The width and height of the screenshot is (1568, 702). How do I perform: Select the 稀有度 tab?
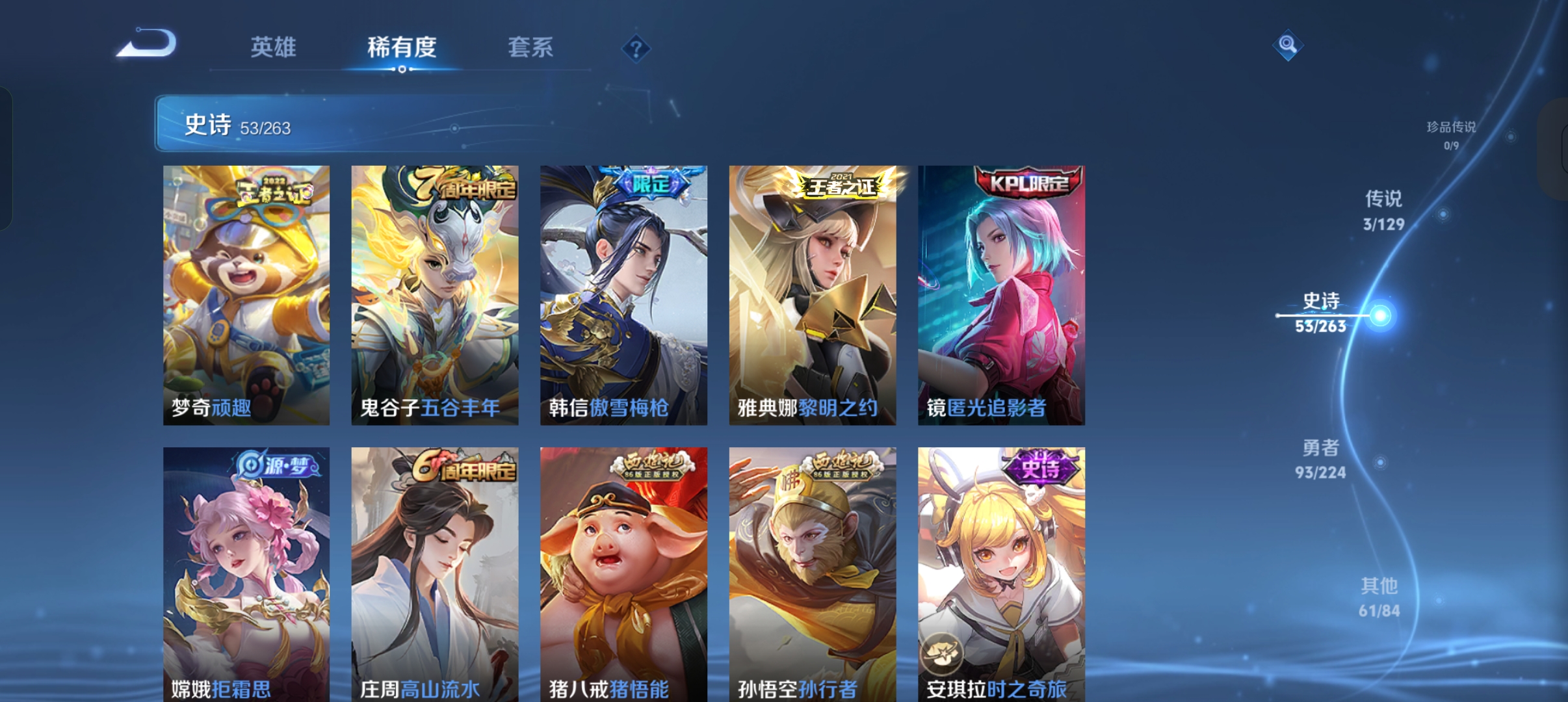pyautogui.click(x=402, y=47)
